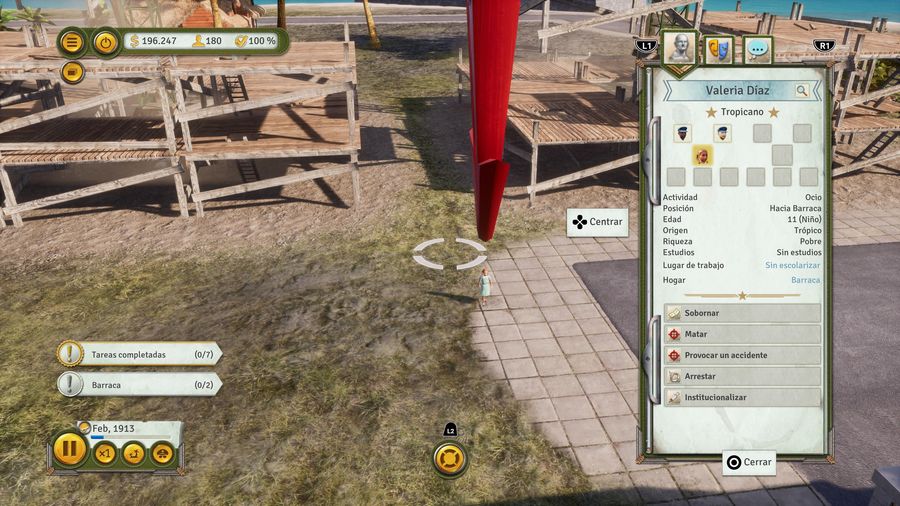Choose the Matar action
Image resolution: width=900 pixels, height=506 pixels.
click(x=742, y=334)
